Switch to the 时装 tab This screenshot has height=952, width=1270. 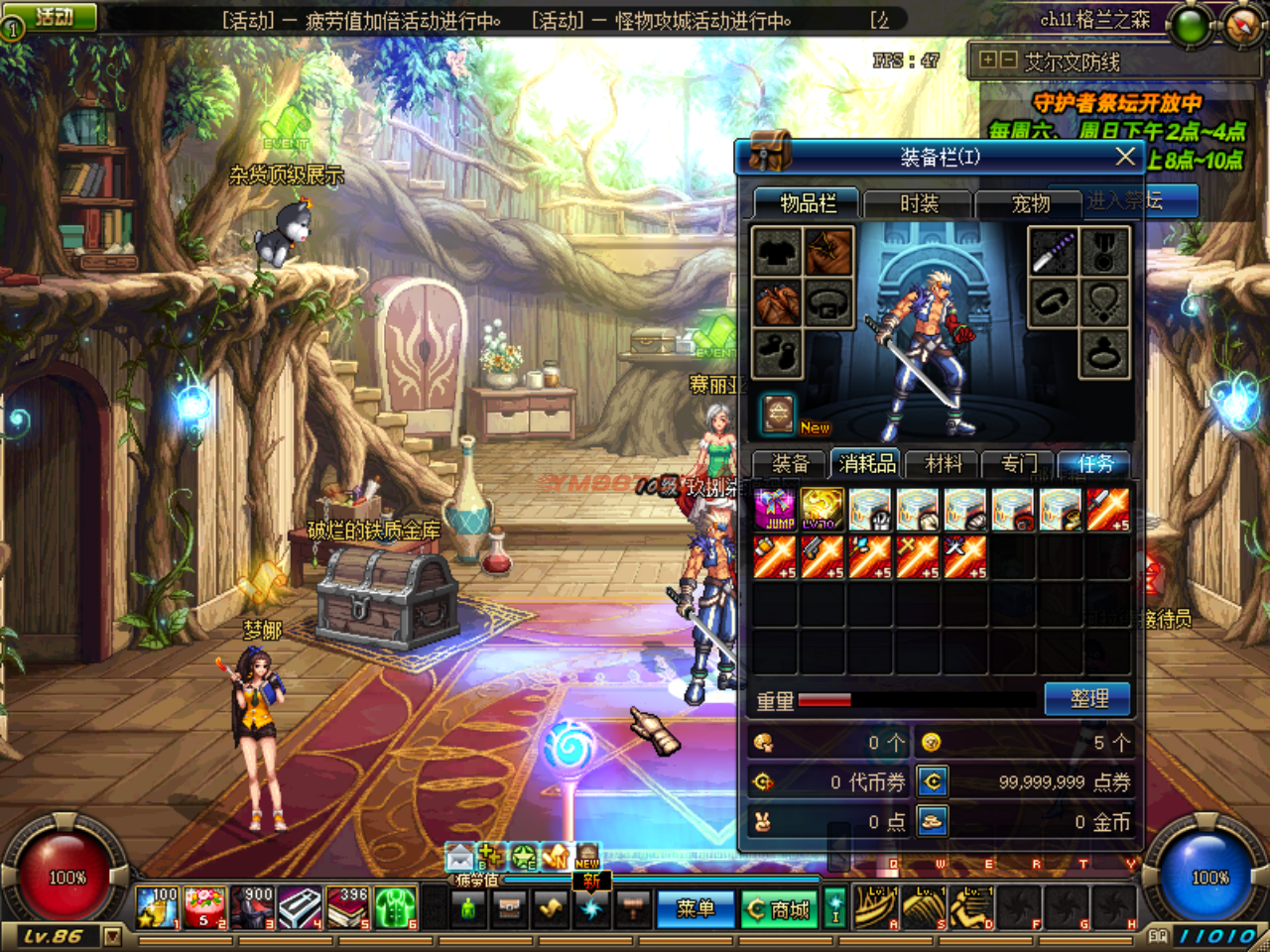point(918,203)
